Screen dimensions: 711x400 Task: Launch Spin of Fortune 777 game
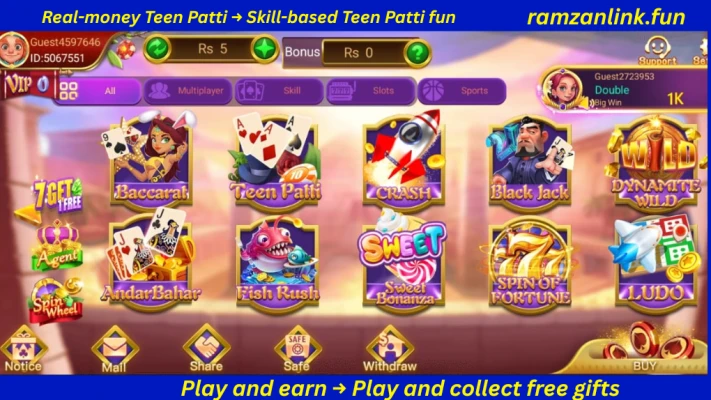click(x=529, y=263)
